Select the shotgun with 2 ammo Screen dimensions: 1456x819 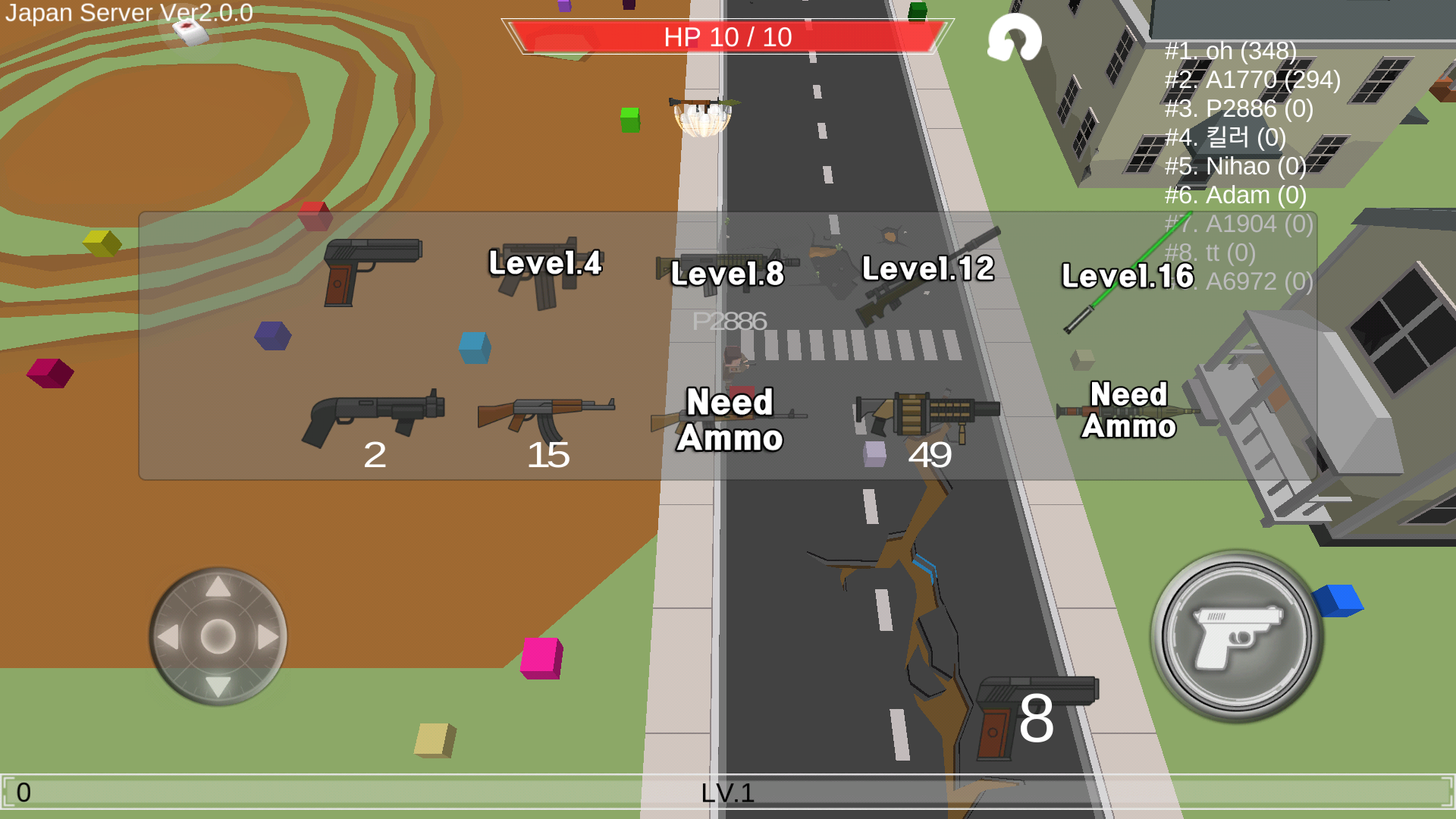coord(375,413)
